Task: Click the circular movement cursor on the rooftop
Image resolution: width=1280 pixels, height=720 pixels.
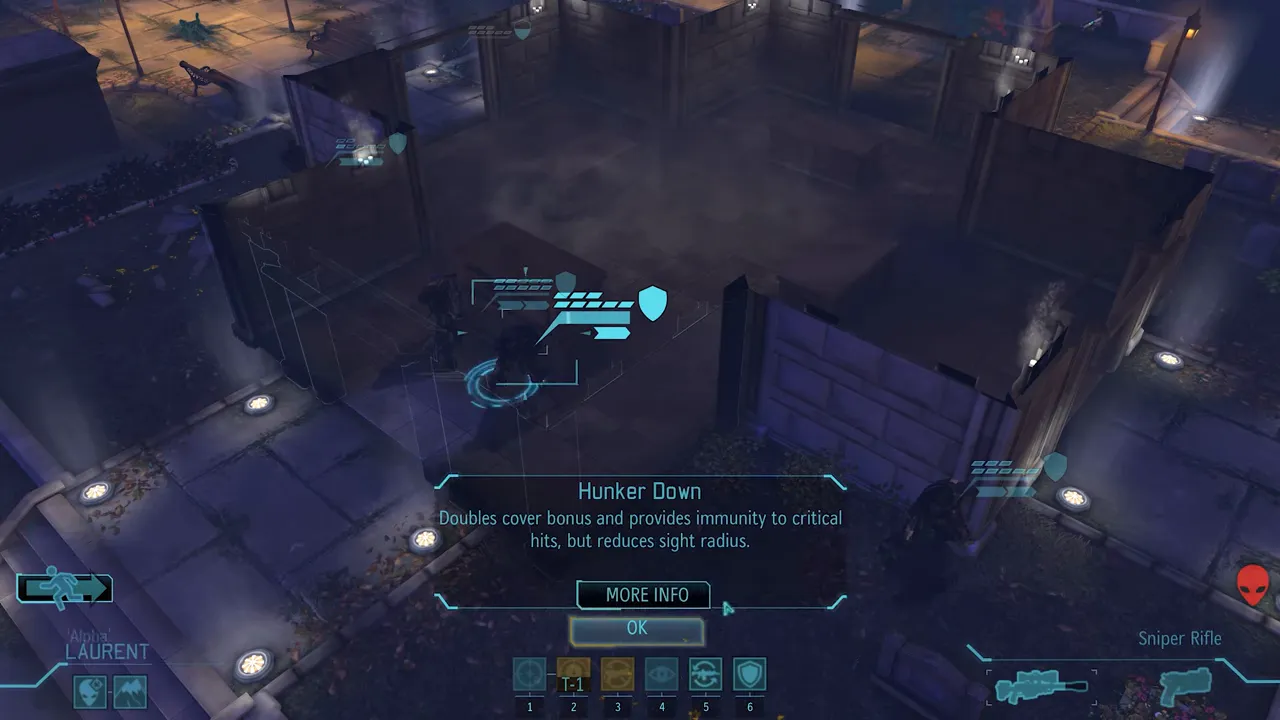Action: click(x=502, y=385)
